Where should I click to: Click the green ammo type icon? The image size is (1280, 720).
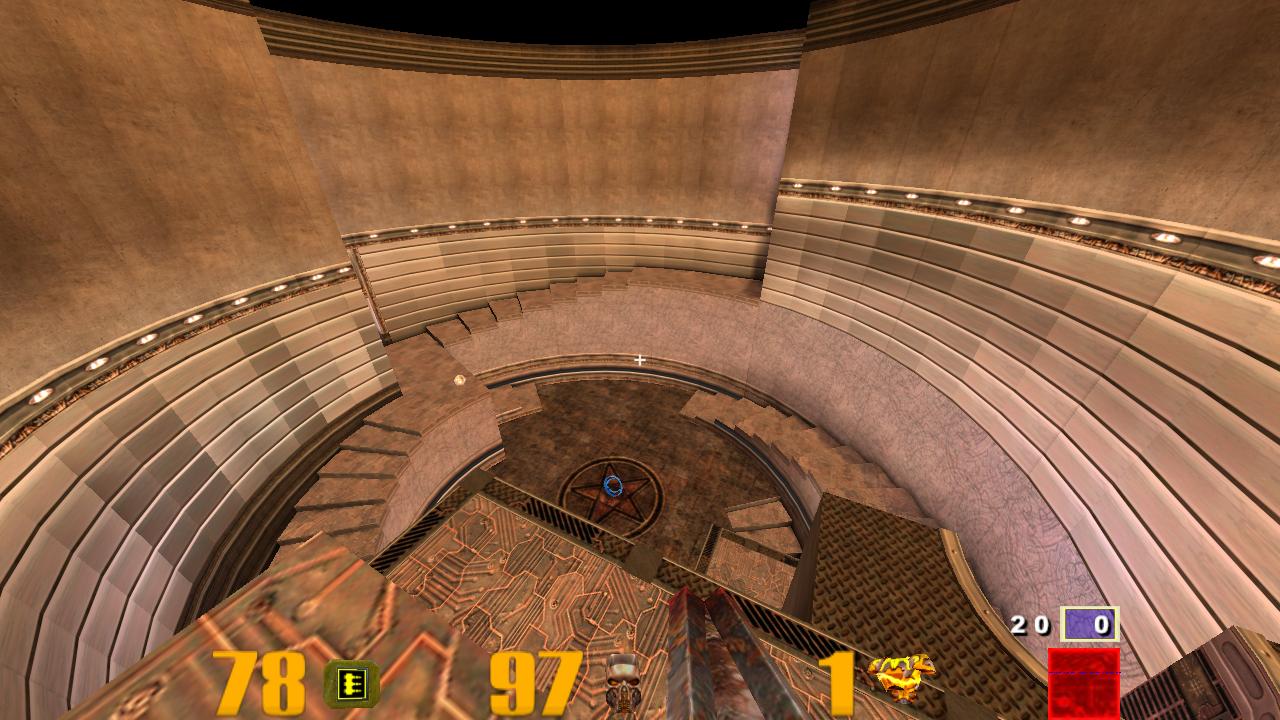coord(352,684)
